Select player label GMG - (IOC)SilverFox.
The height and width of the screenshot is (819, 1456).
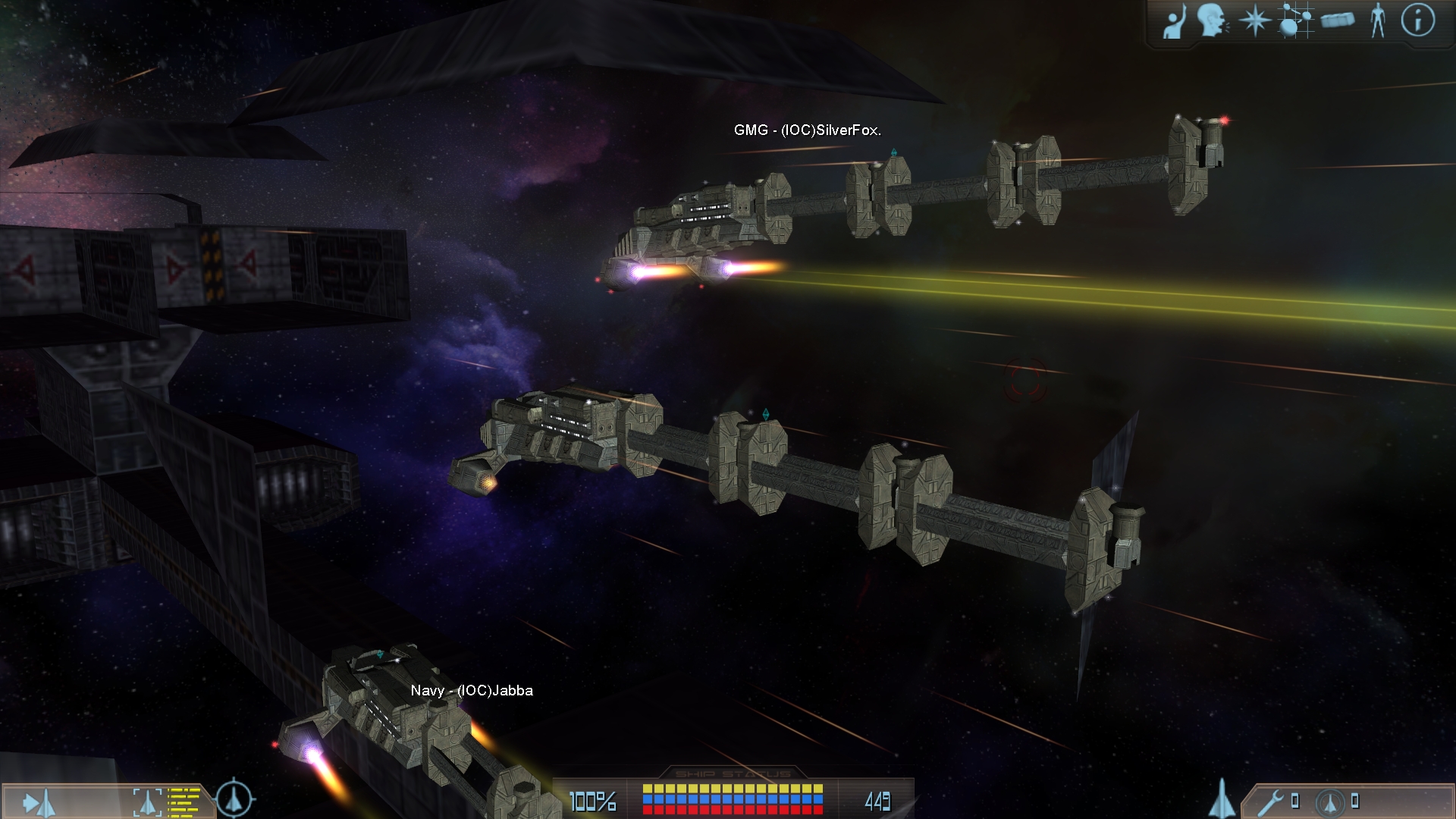(x=807, y=130)
